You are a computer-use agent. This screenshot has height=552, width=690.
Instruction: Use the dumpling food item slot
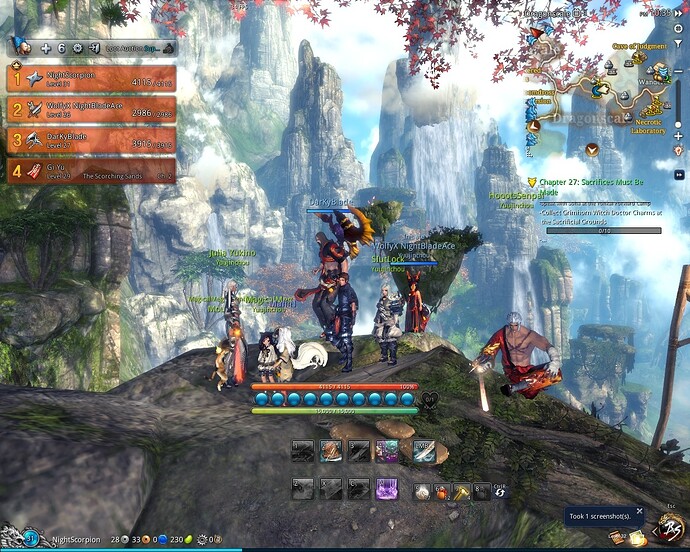tap(423, 491)
